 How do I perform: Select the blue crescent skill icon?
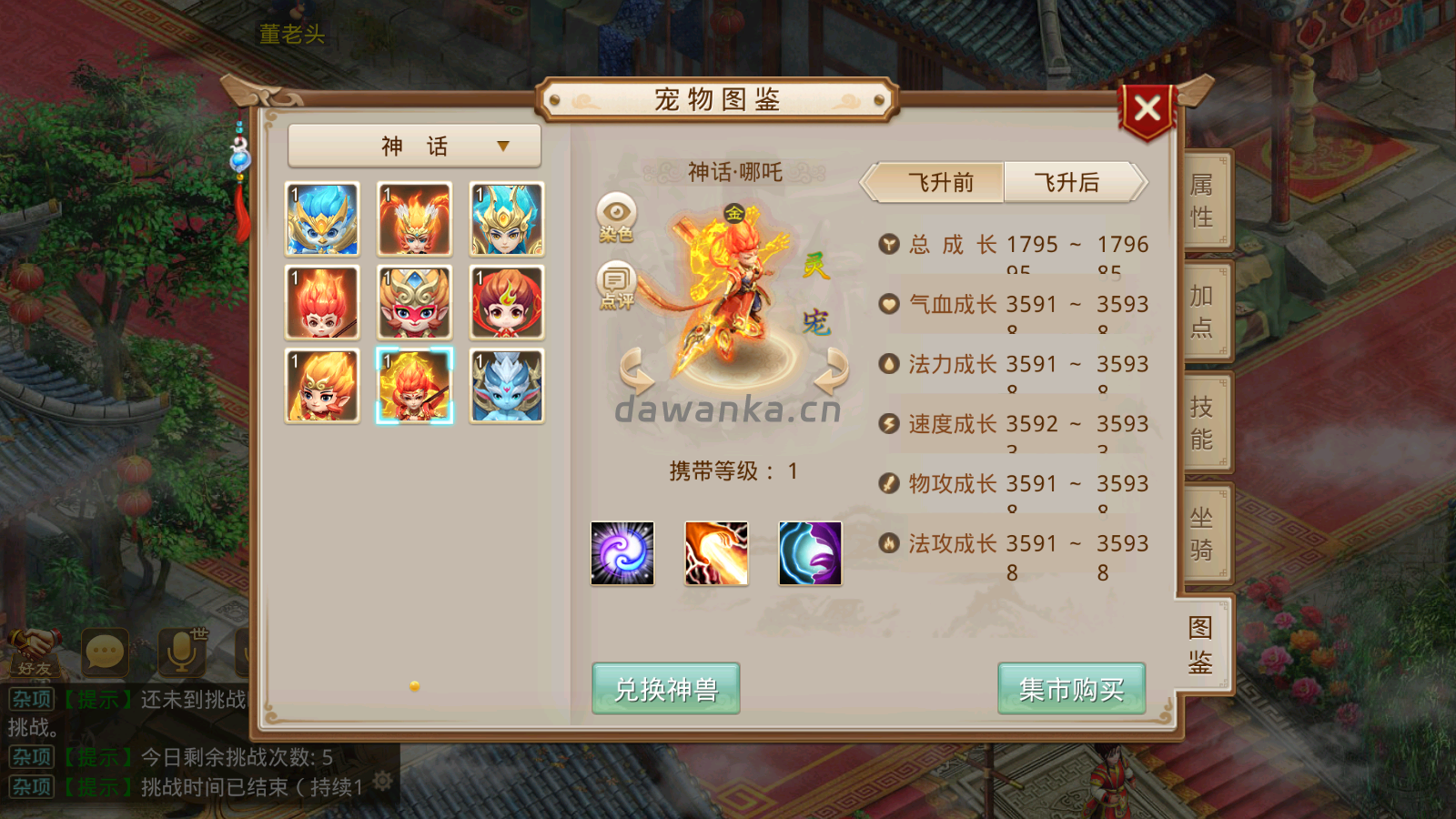[811, 554]
